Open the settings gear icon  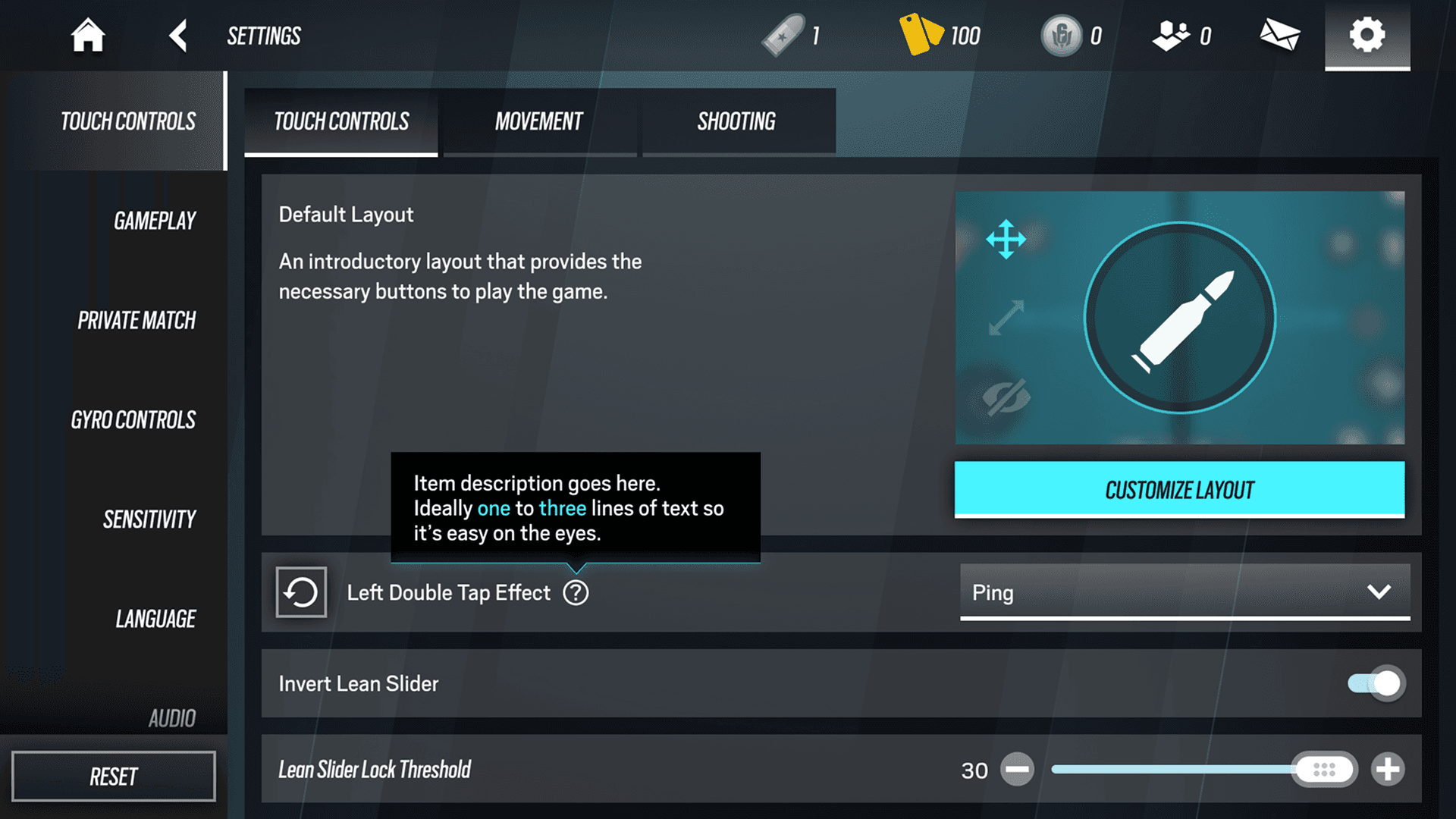[x=1367, y=35]
